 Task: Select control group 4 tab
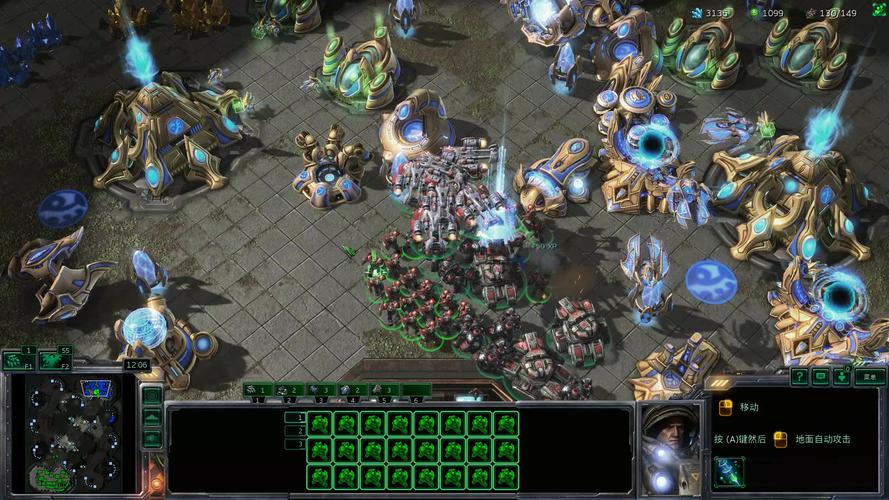click(351, 390)
